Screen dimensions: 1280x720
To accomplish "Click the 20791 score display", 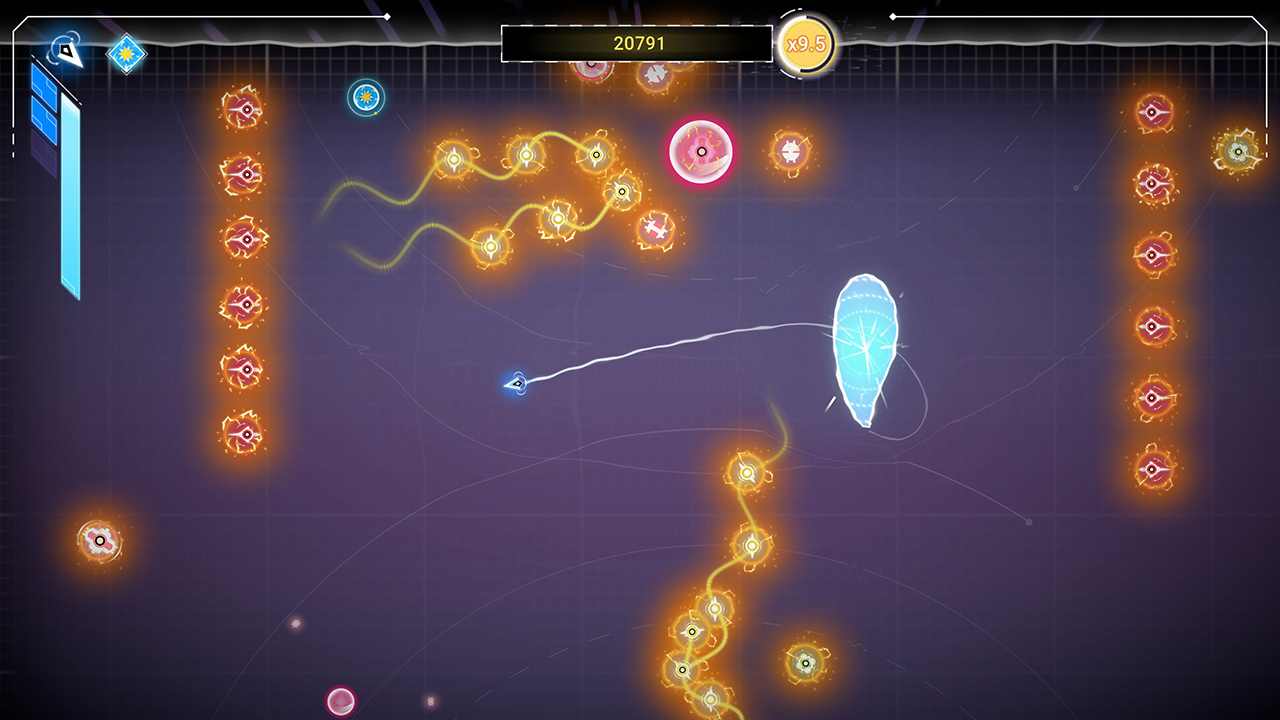I will pyautogui.click(x=639, y=42).
